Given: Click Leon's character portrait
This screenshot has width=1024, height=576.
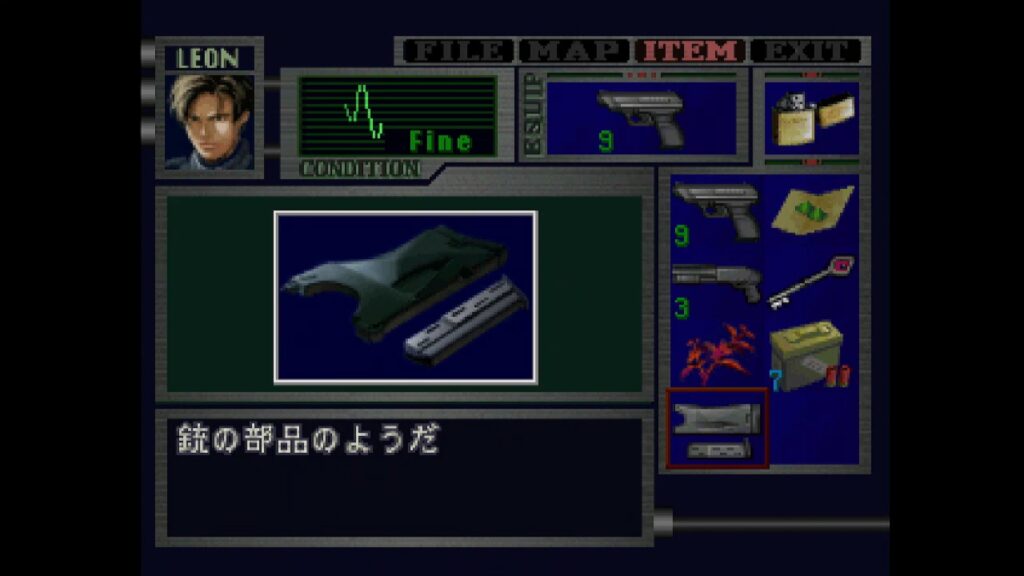Looking at the screenshot, I should point(209,121).
